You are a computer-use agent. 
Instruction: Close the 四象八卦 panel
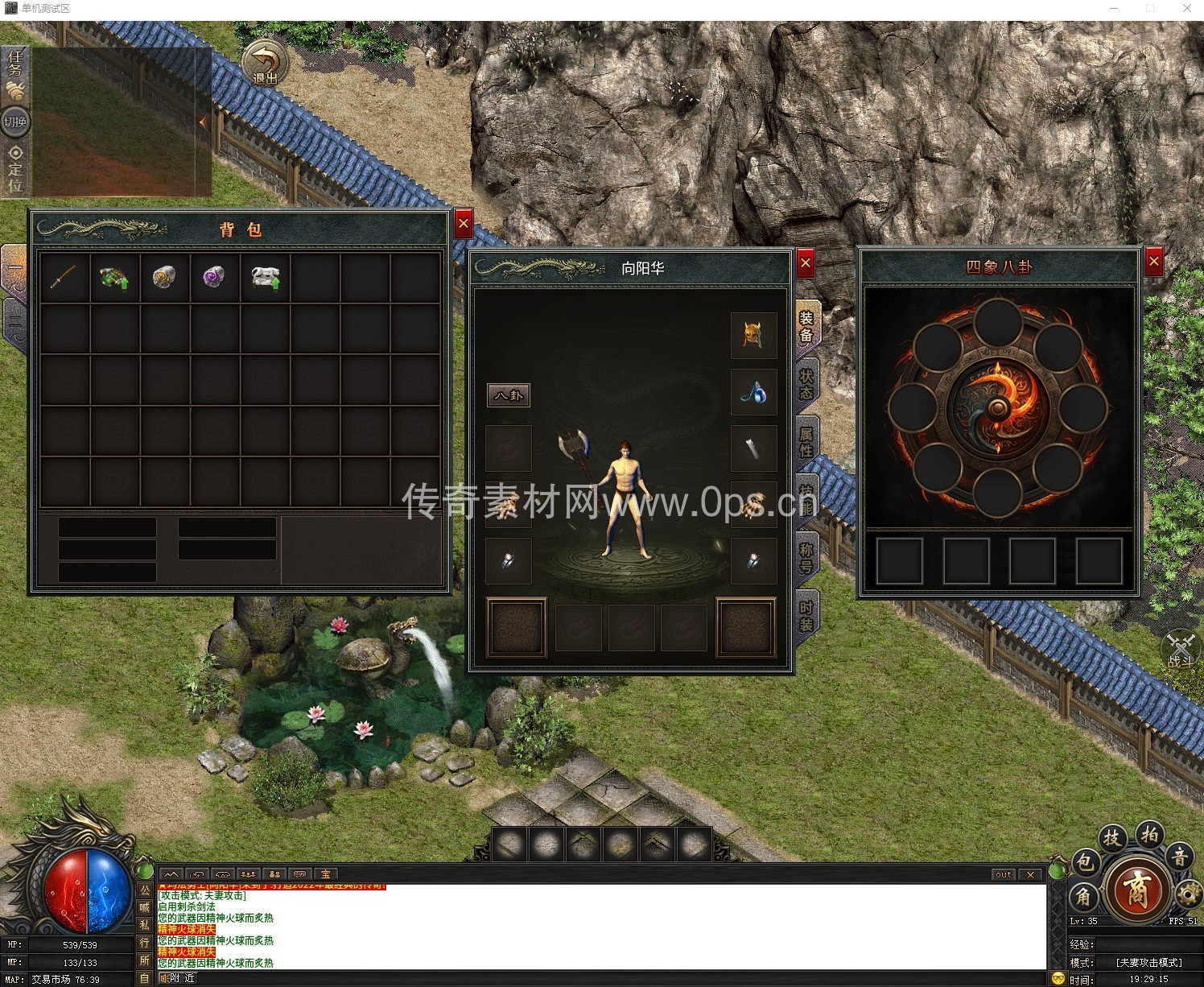[x=1153, y=262]
